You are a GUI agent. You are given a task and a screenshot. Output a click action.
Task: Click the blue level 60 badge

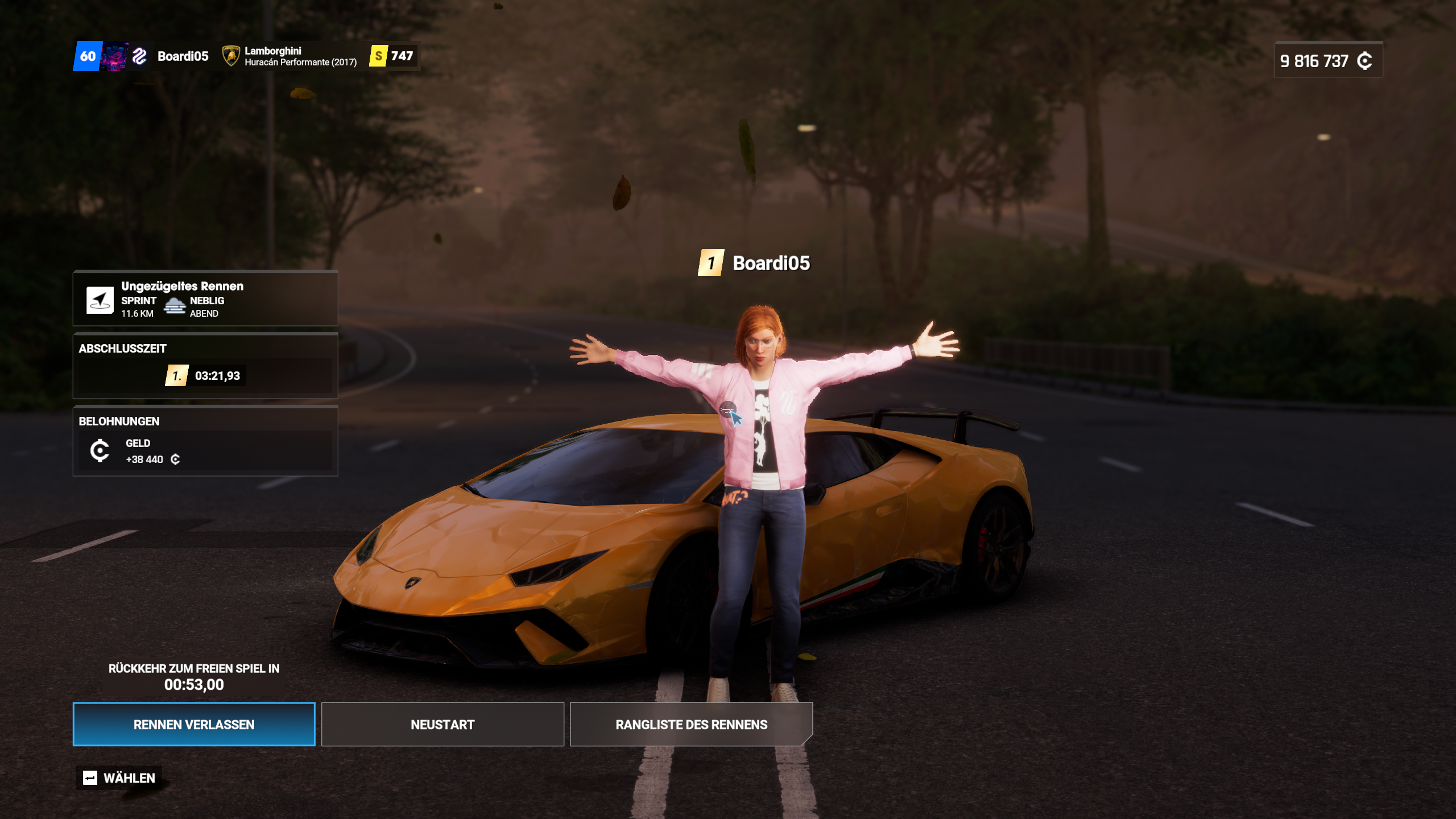click(88, 56)
